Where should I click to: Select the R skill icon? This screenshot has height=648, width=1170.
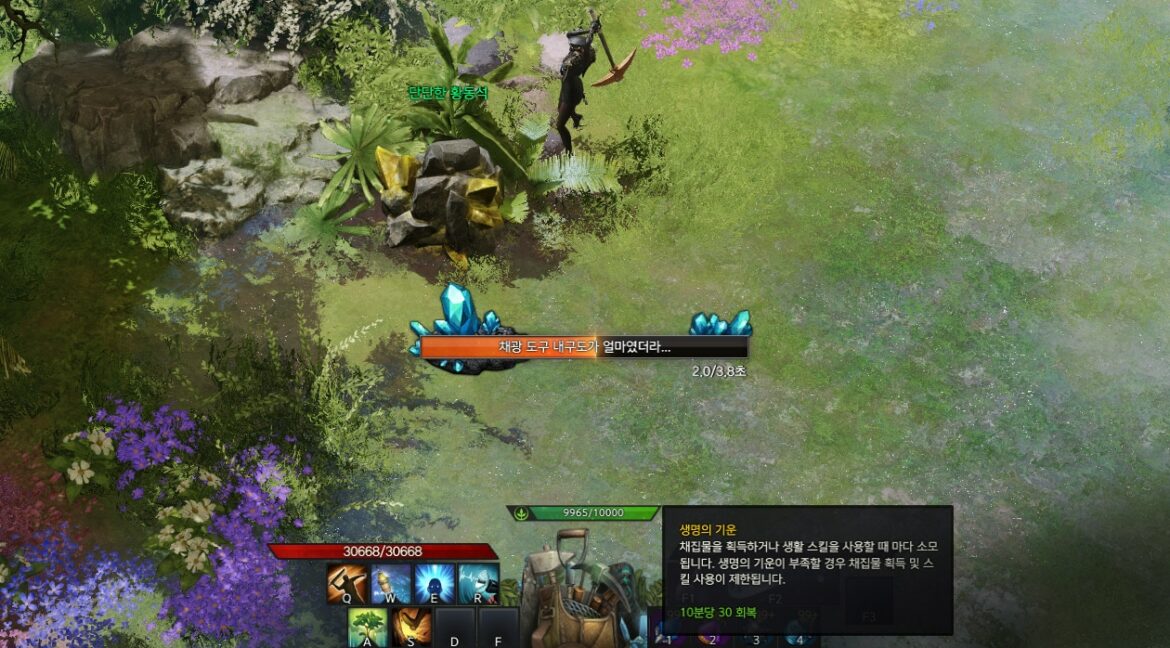click(479, 584)
